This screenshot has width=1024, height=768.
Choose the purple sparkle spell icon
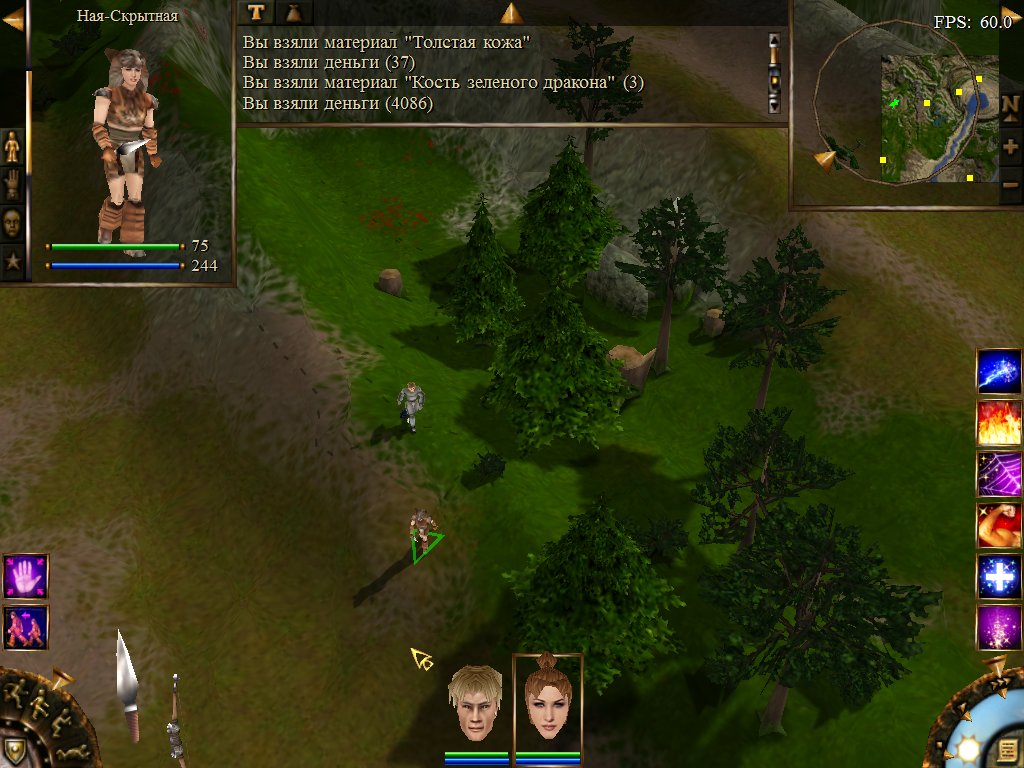(x=998, y=628)
